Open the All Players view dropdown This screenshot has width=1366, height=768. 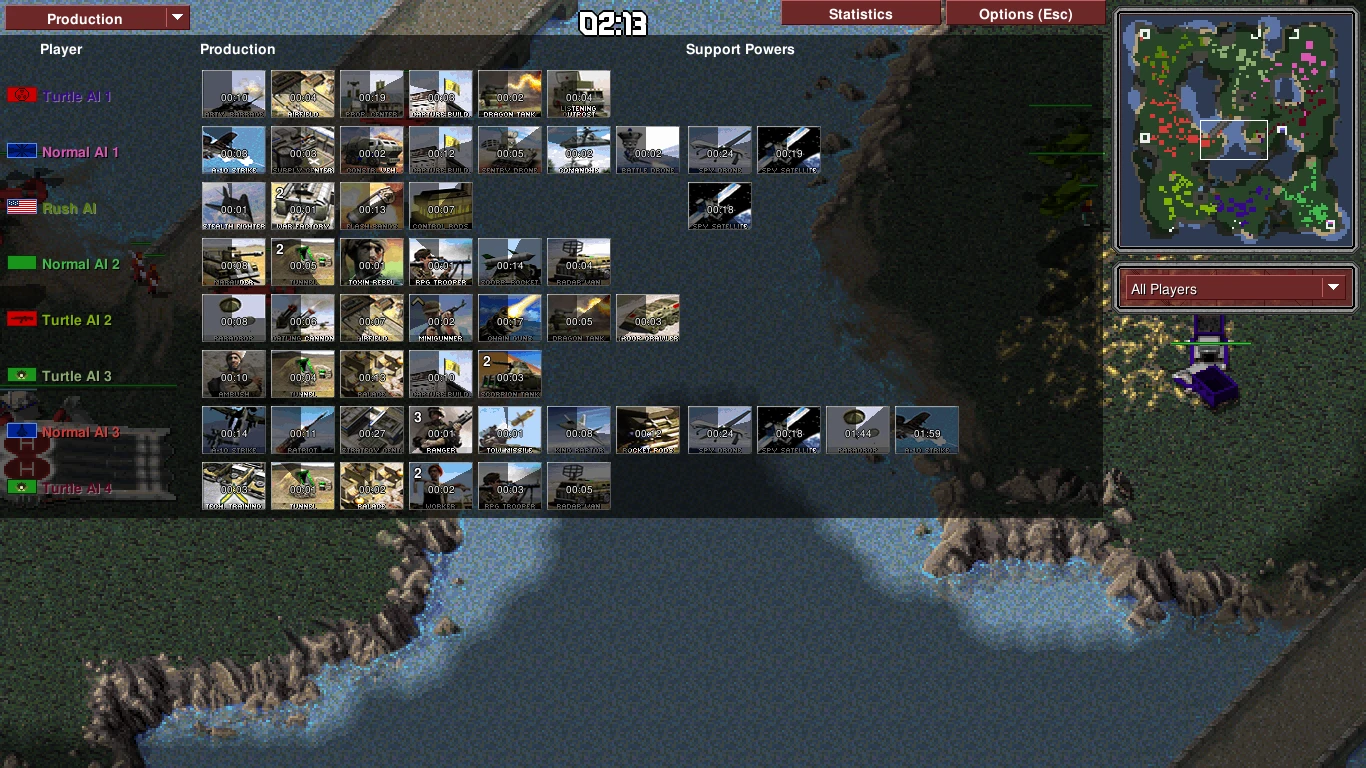click(x=1235, y=289)
